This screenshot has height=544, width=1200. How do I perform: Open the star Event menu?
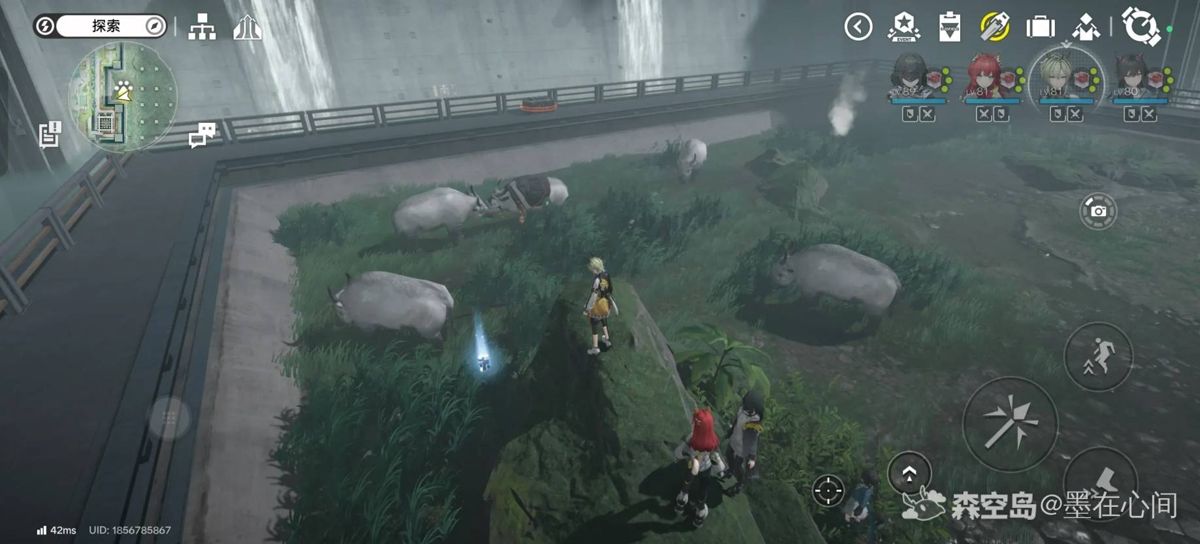click(904, 26)
